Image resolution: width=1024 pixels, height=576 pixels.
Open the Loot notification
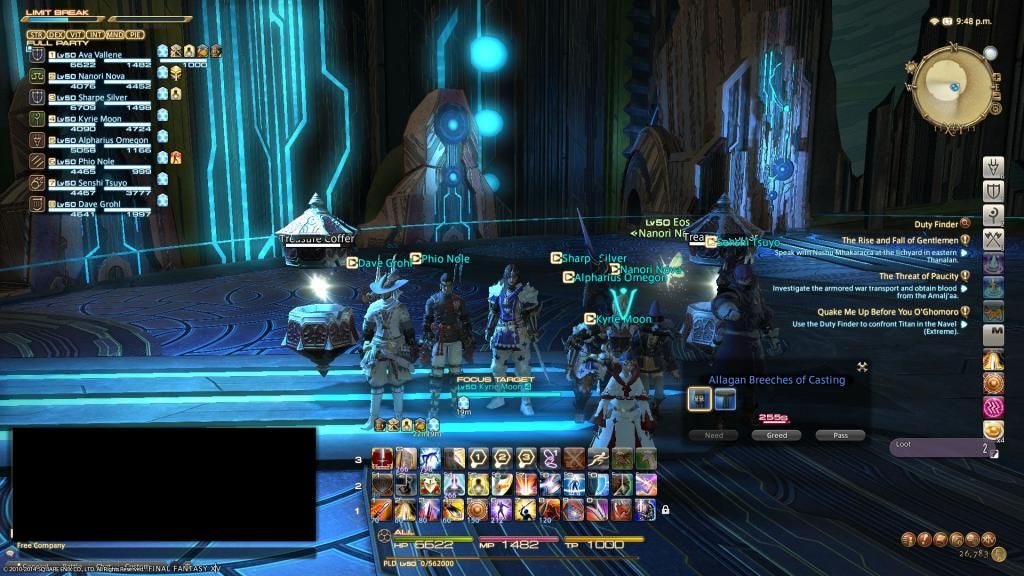tap(942, 447)
